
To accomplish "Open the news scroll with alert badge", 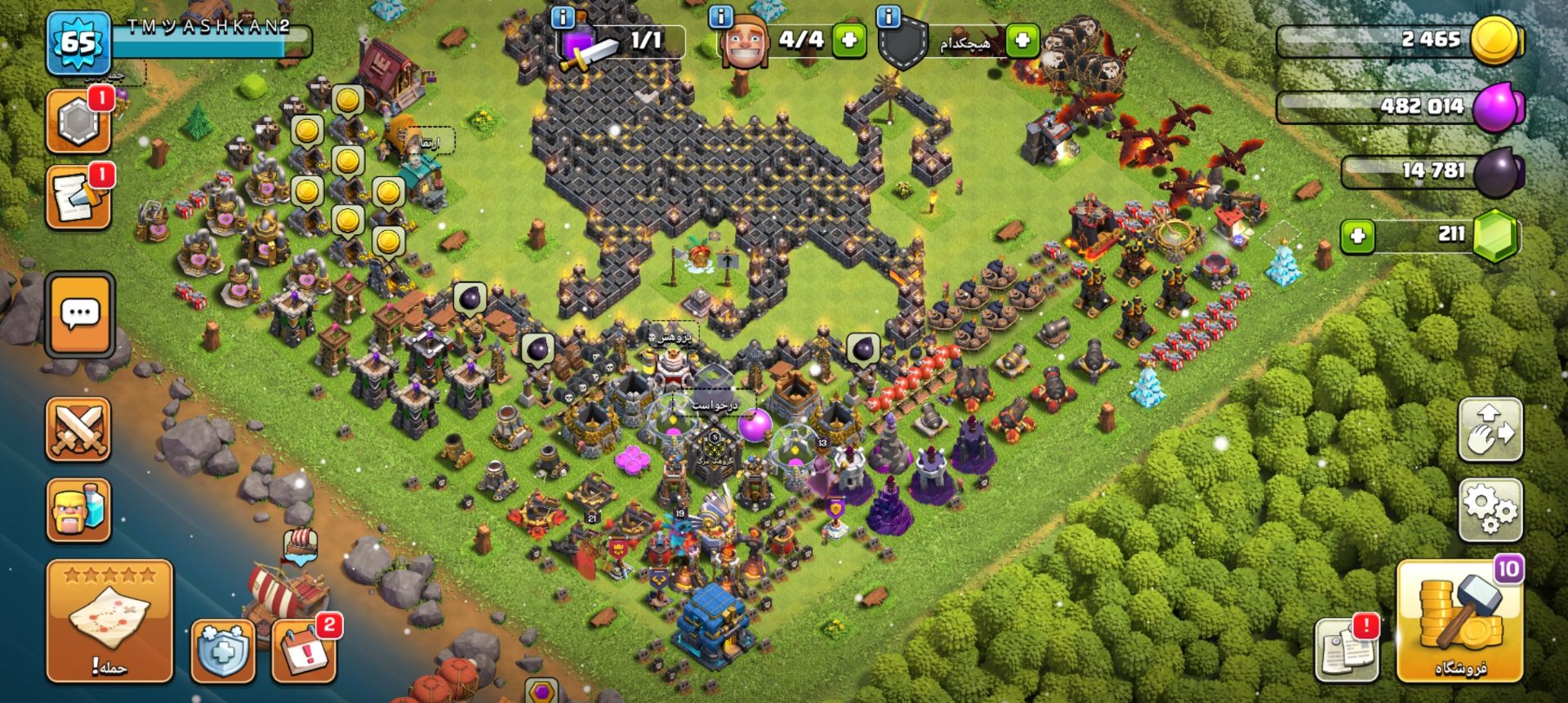I will pyautogui.click(x=1347, y=650).
